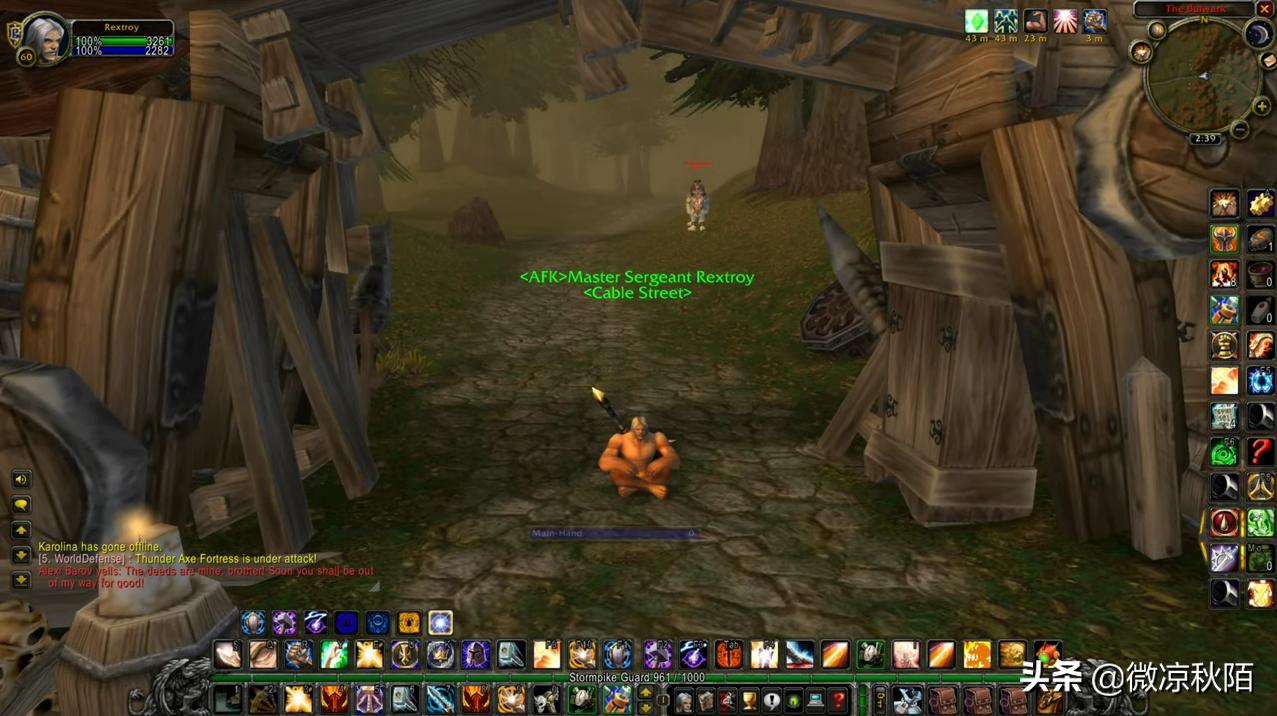Page the action bar up with the arrow
Viewport: 1277px width, 716px height.
pos(646,692)
